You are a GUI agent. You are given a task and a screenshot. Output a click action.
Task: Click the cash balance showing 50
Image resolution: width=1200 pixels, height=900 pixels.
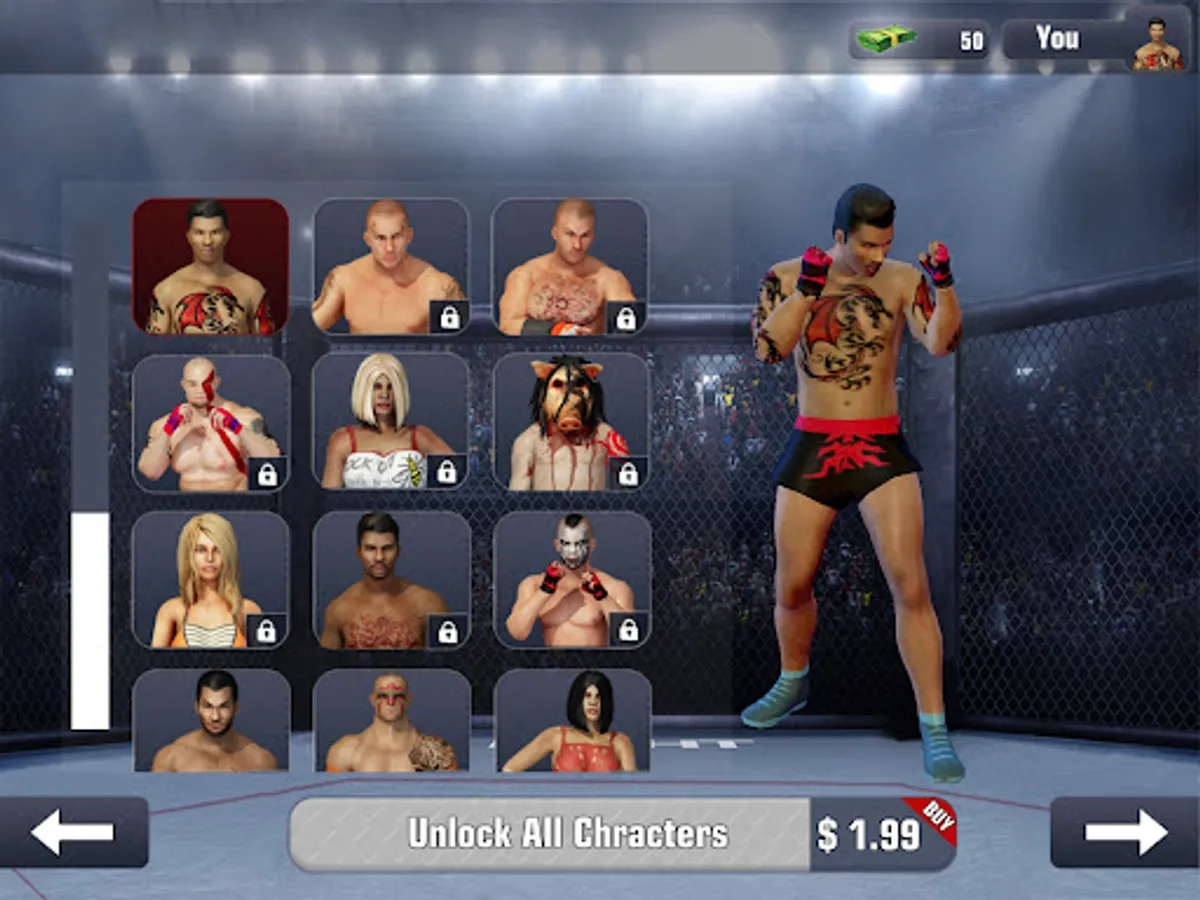[920, 40]
